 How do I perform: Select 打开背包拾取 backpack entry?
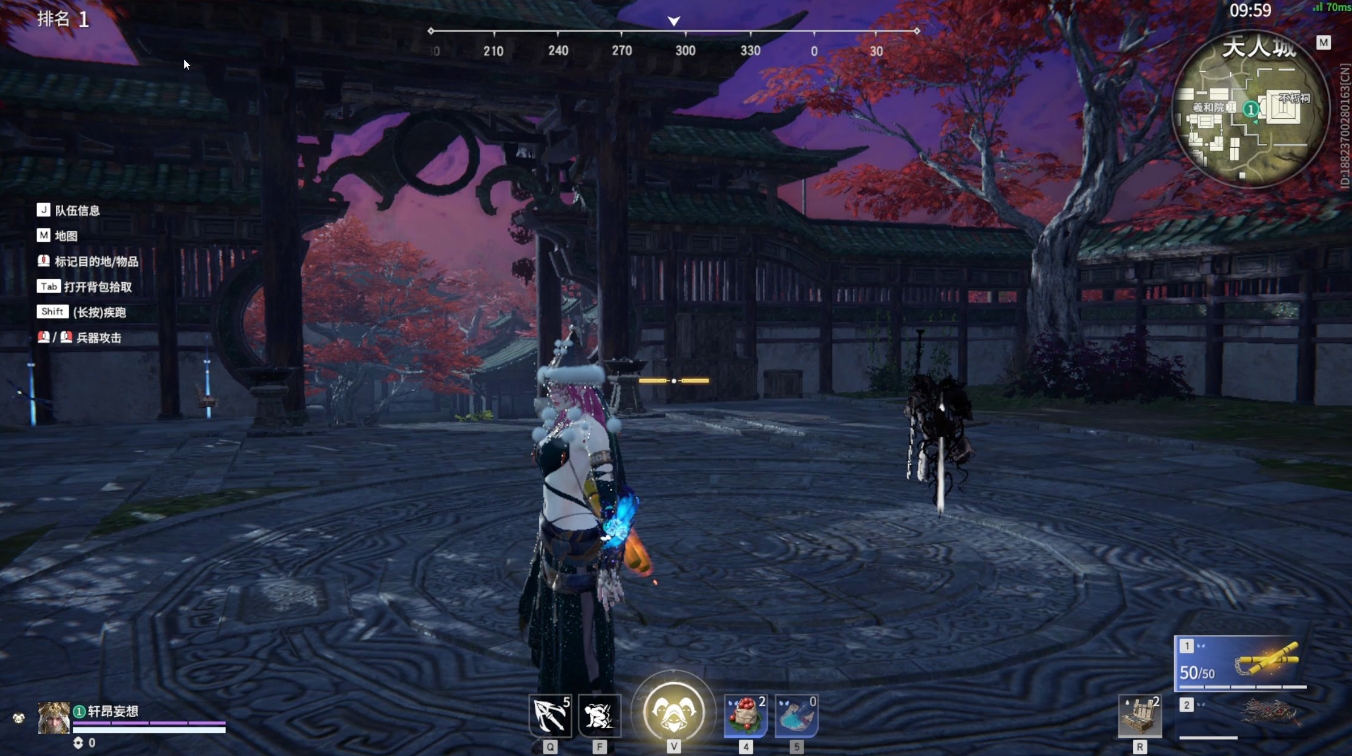(x=97, y=287)
